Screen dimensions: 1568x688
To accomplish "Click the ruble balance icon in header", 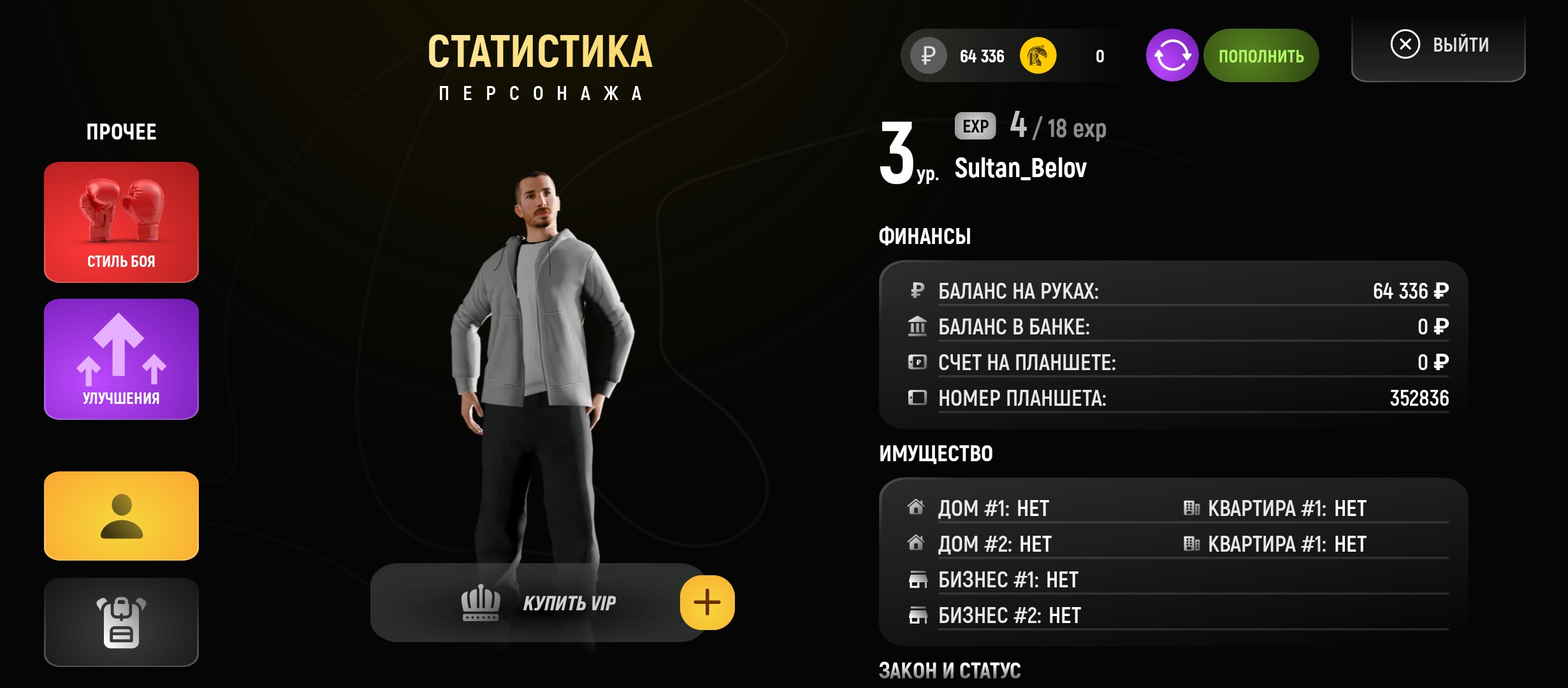I will coord(928,56).
